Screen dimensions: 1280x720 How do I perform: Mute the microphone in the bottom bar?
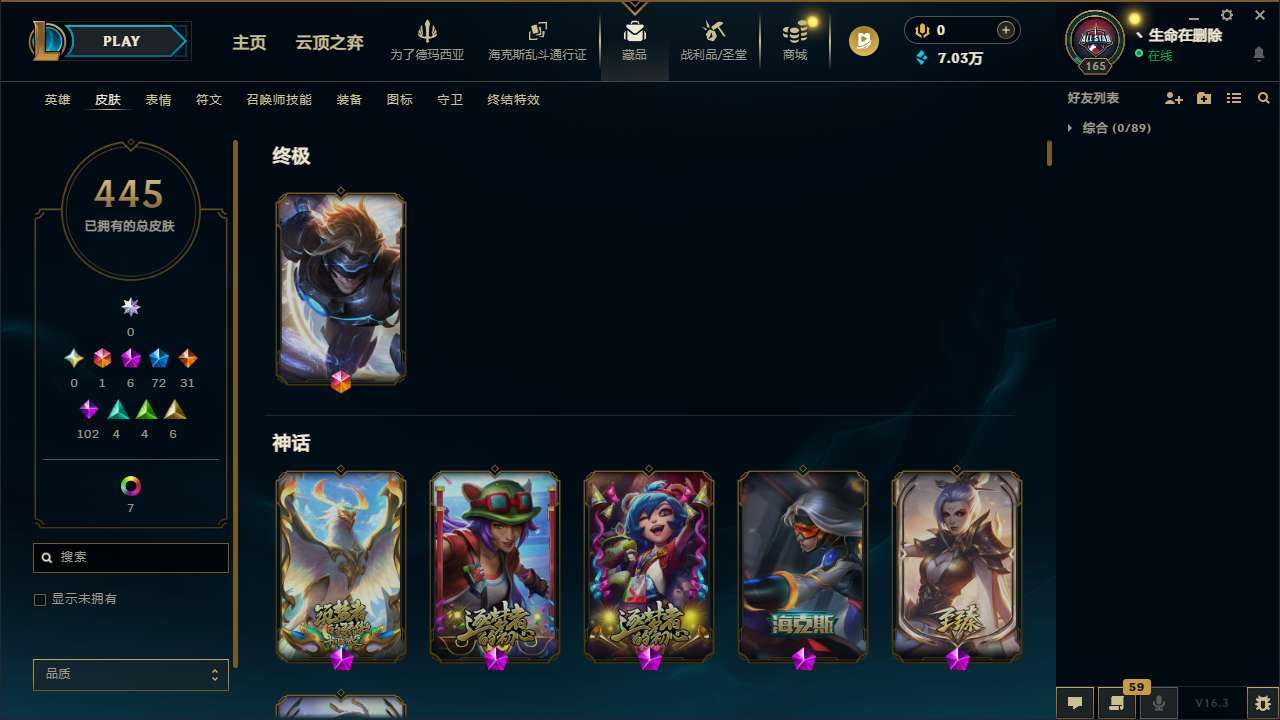[x=1157, y=701]
